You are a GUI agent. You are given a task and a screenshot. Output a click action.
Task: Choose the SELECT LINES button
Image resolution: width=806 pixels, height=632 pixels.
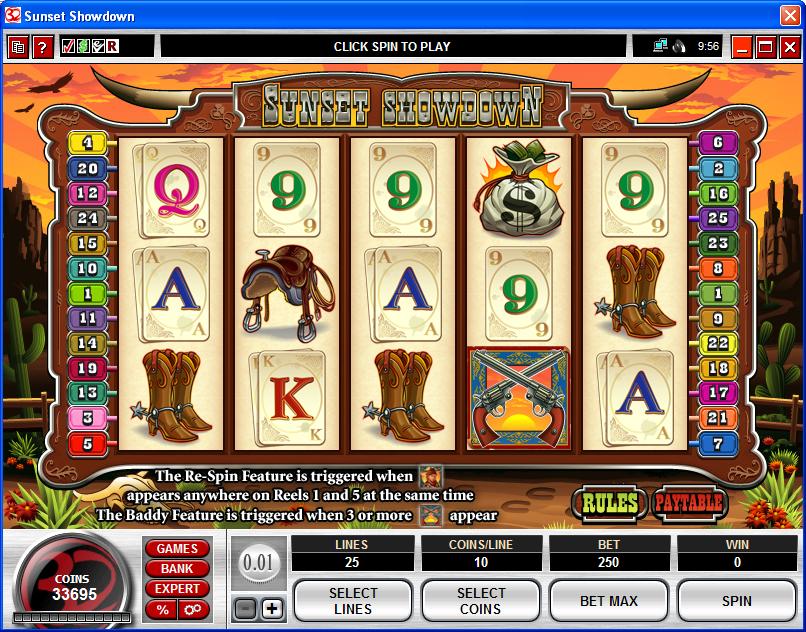tap(353, 601)
